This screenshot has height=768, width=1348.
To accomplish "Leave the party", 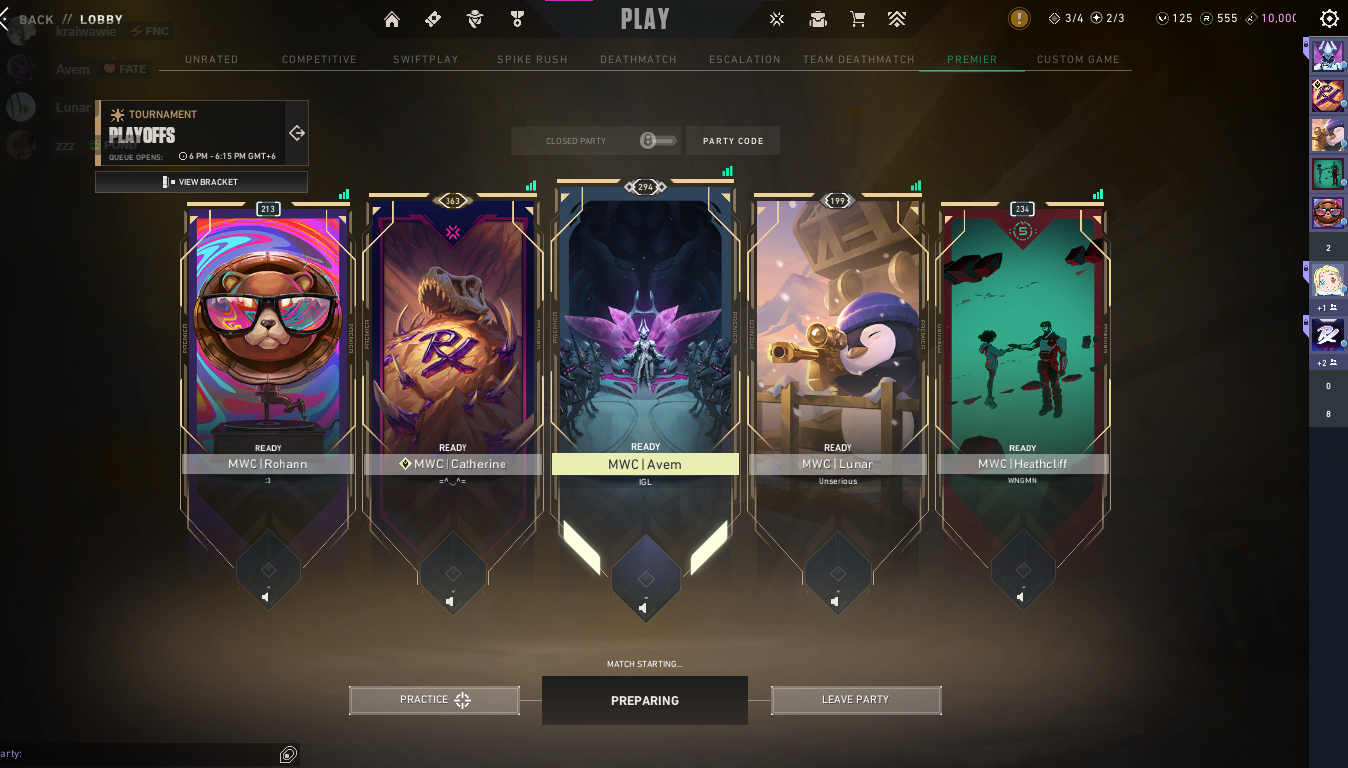I will pyautogui.click(x=855, y=700).
